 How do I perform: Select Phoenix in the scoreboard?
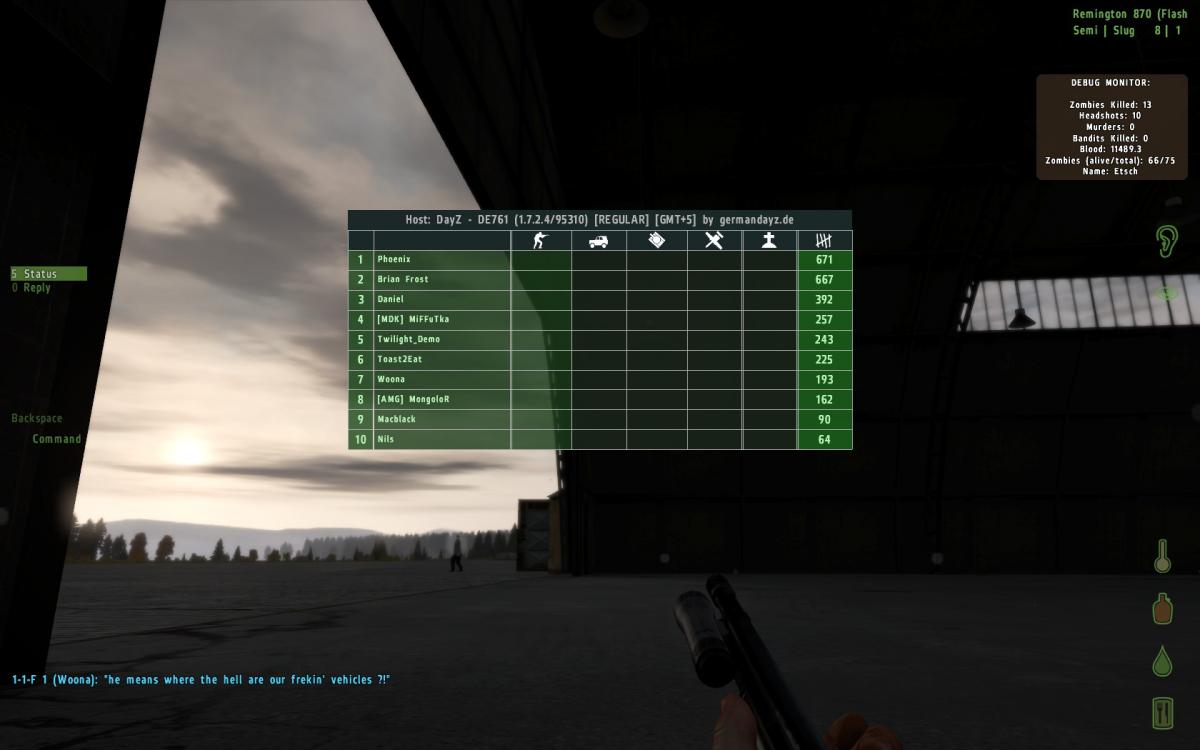394,260
